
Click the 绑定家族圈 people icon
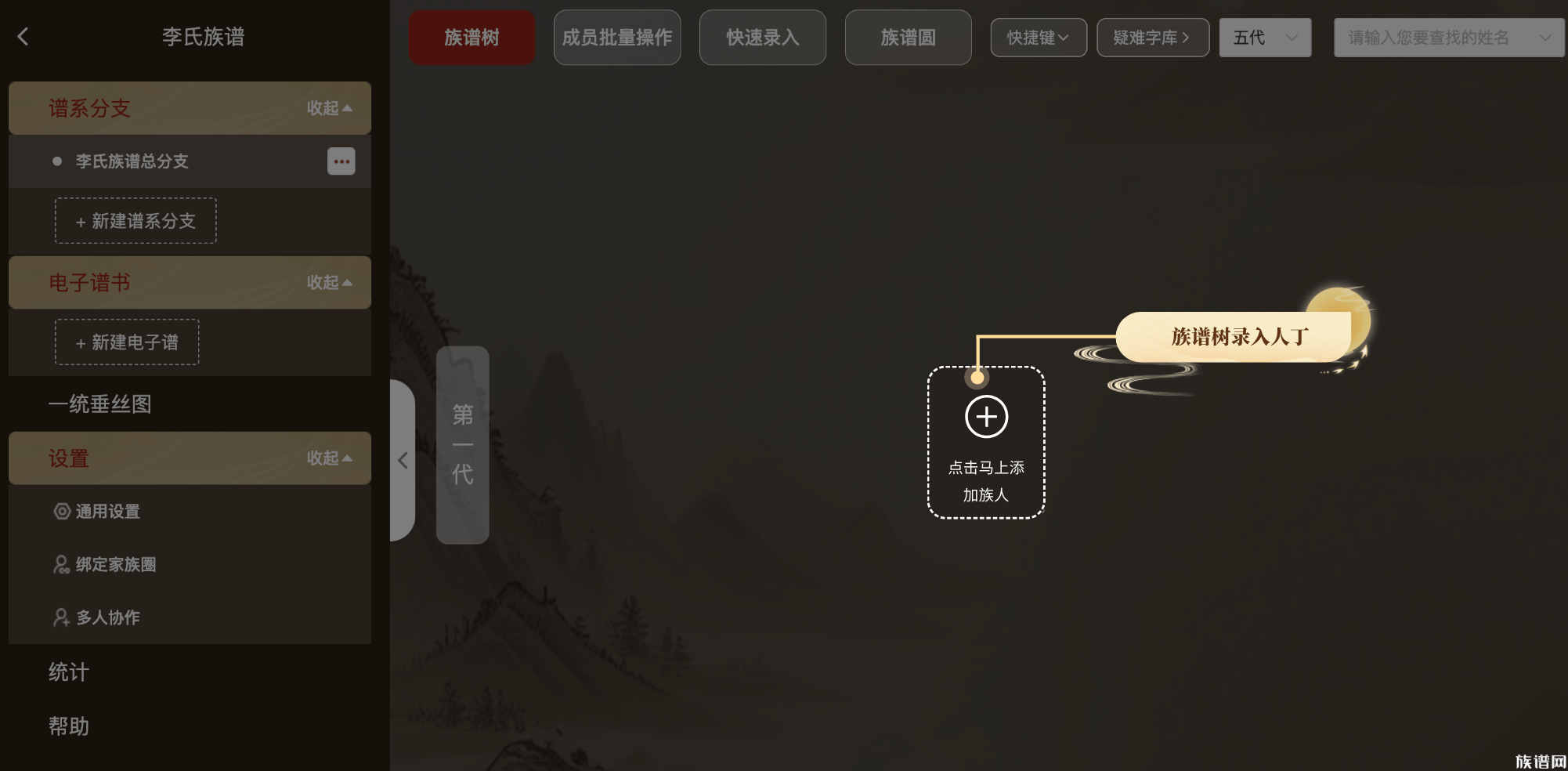(61, 564)
